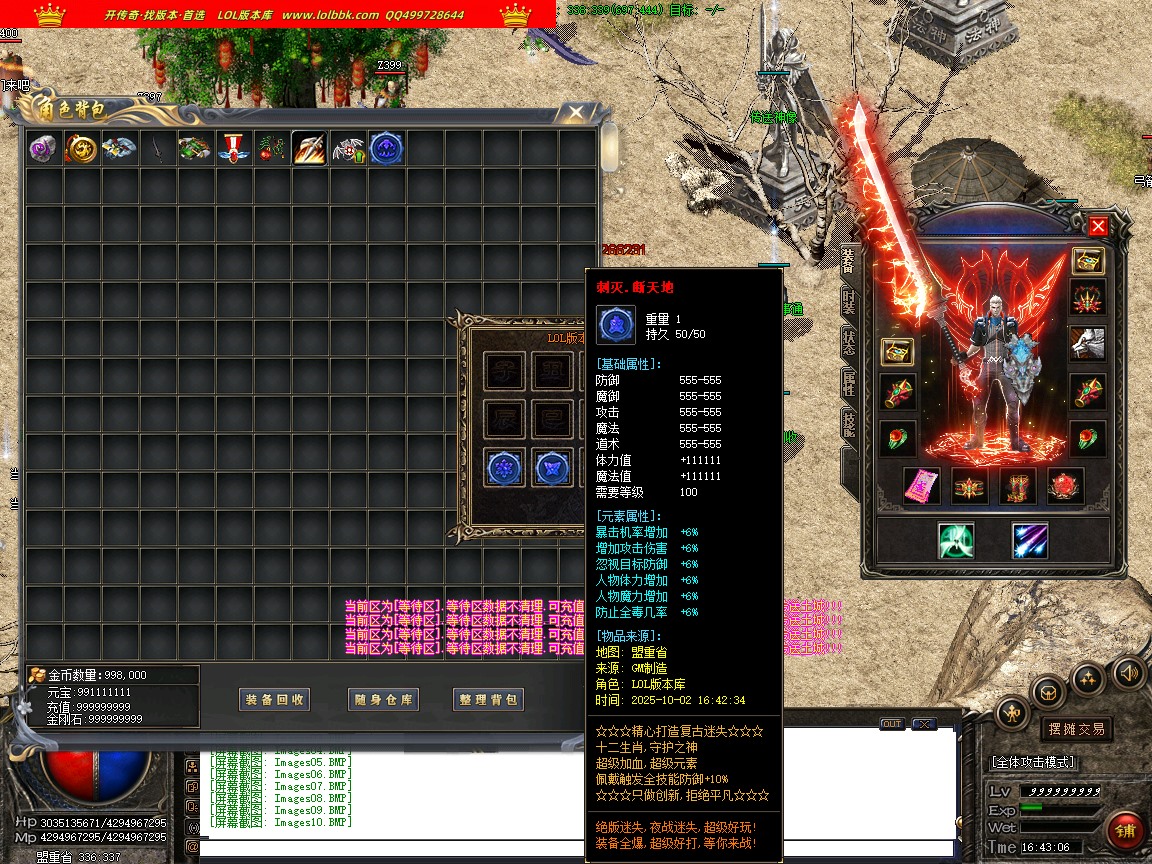Toggle the sound speaker button
Viewport: 1152px width, 864px height.
point(1128,673)
